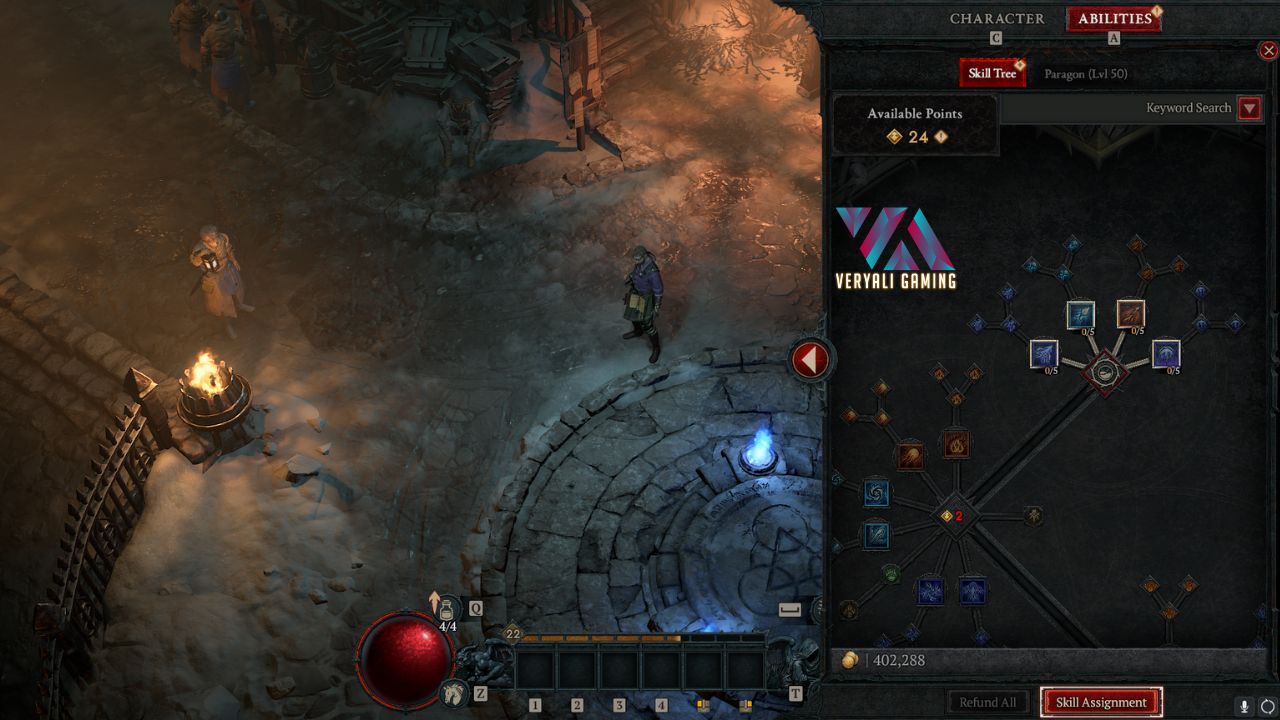
Task: Click the red diamond core skill hub
Action: point(1105,373)
